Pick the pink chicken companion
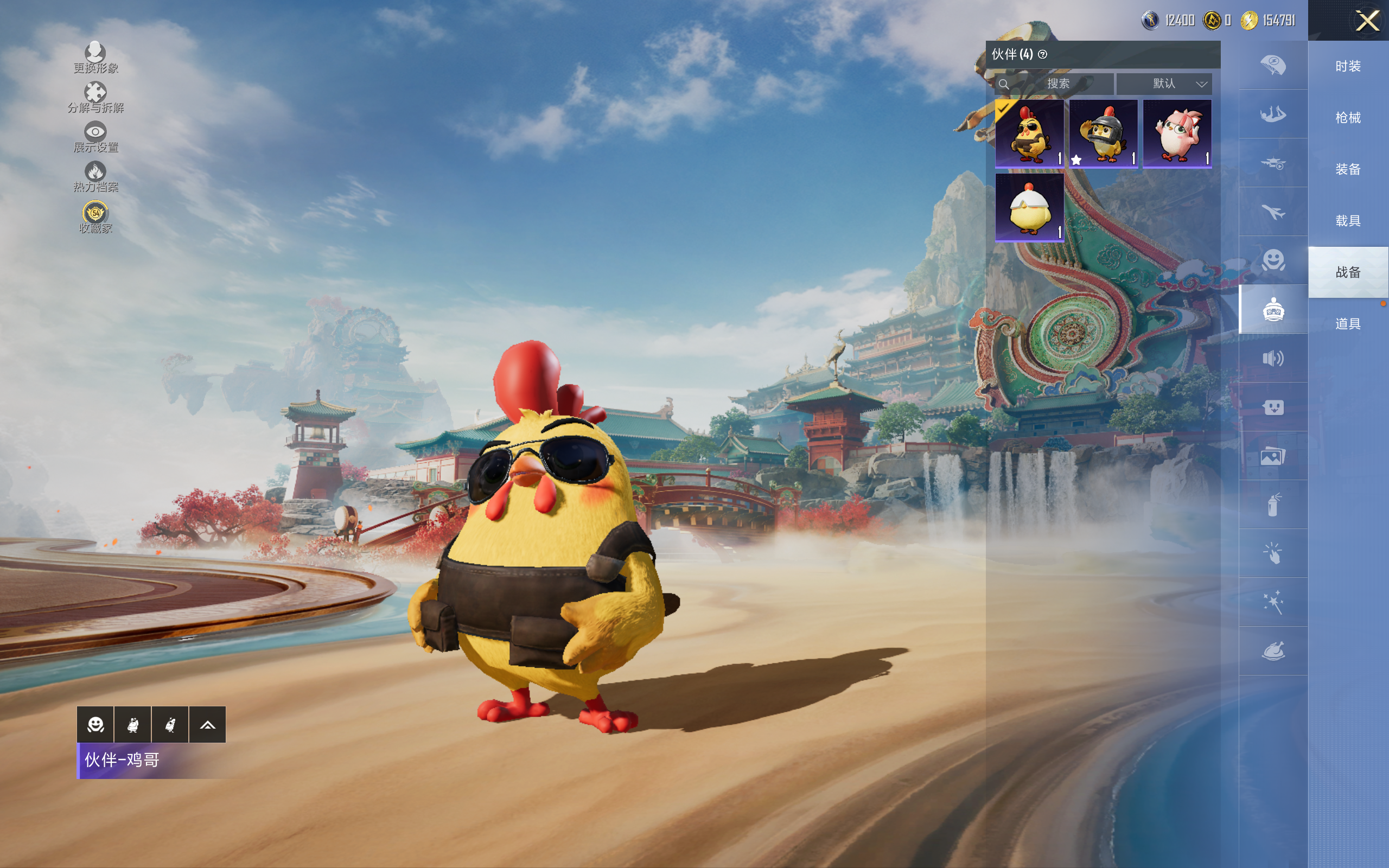The height and width of the screenshot is (868, 1389). click(x=1177, y=133)
